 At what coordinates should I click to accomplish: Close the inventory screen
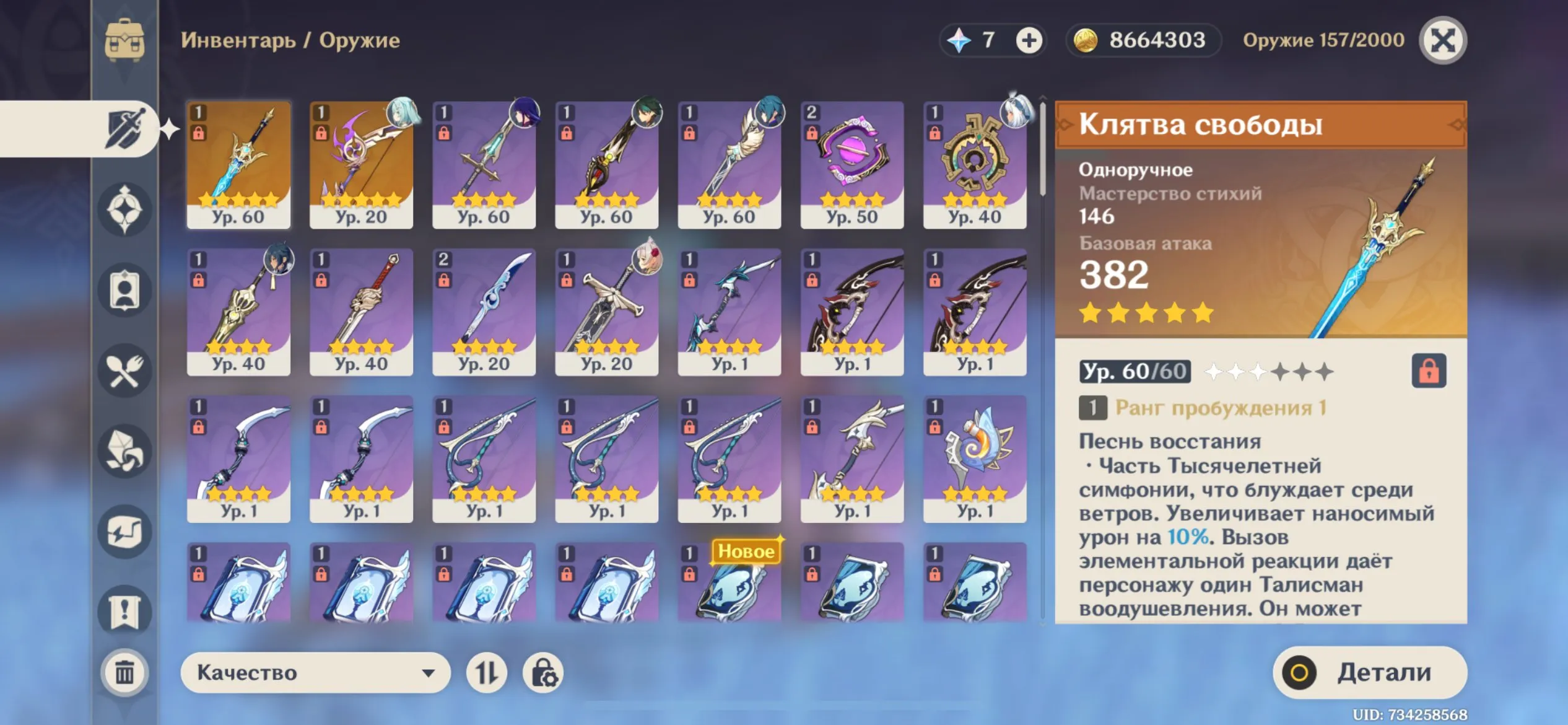1442,41
